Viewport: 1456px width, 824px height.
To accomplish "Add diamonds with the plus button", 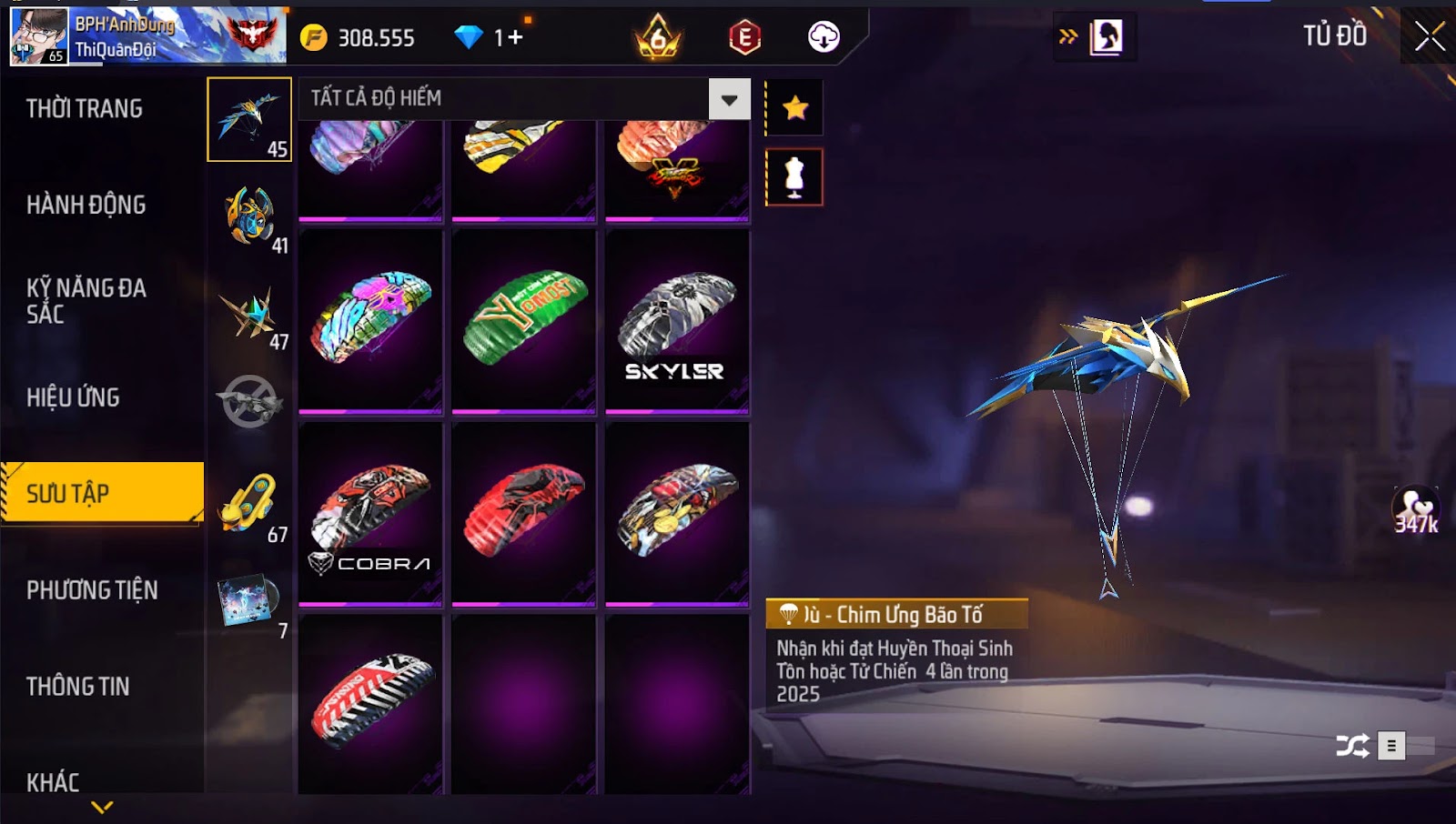I will pyautogui.click(x=515, y=37).
